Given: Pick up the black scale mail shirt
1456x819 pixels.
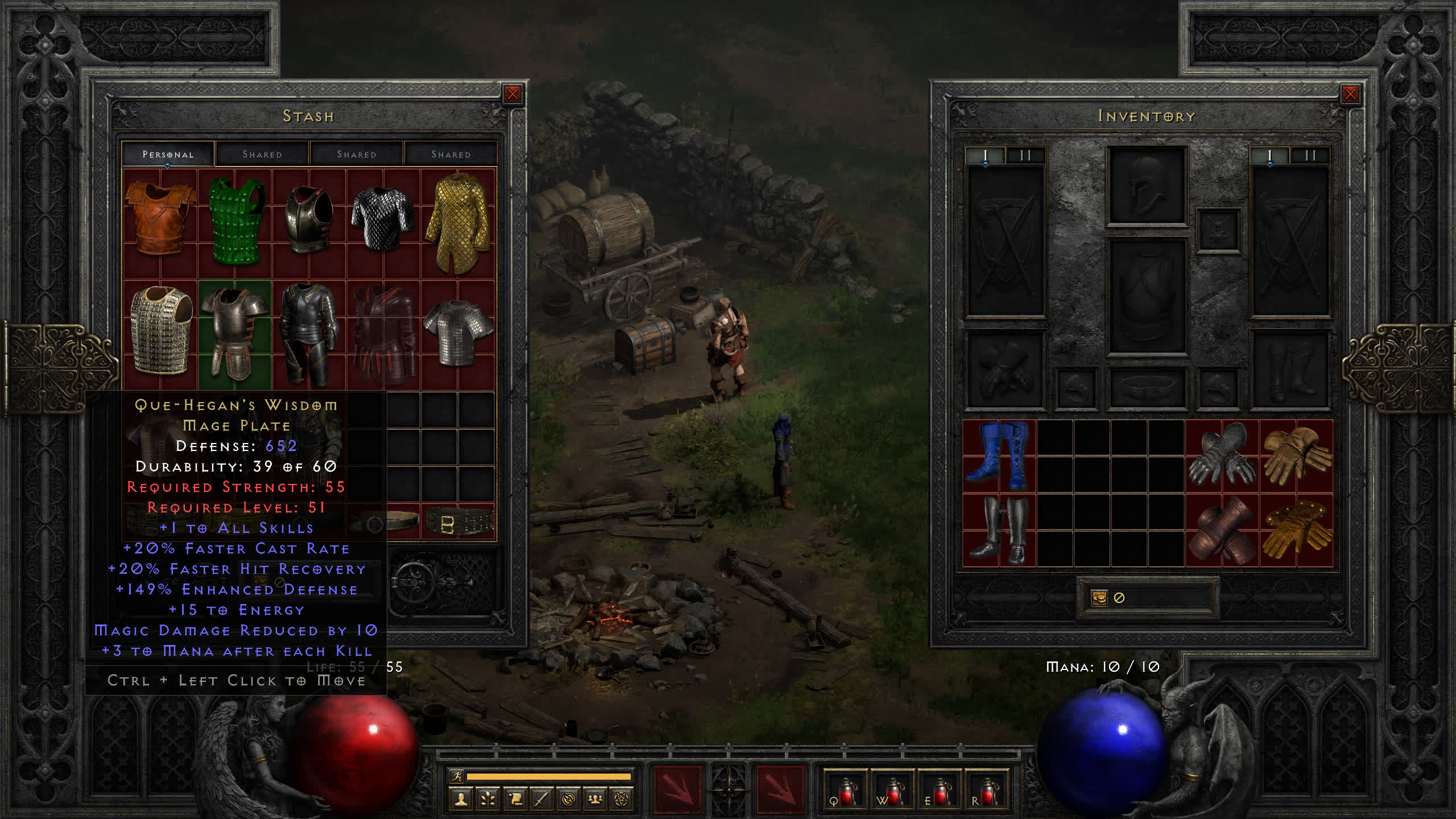Looking at the screenshot, I should pos(383,218).
